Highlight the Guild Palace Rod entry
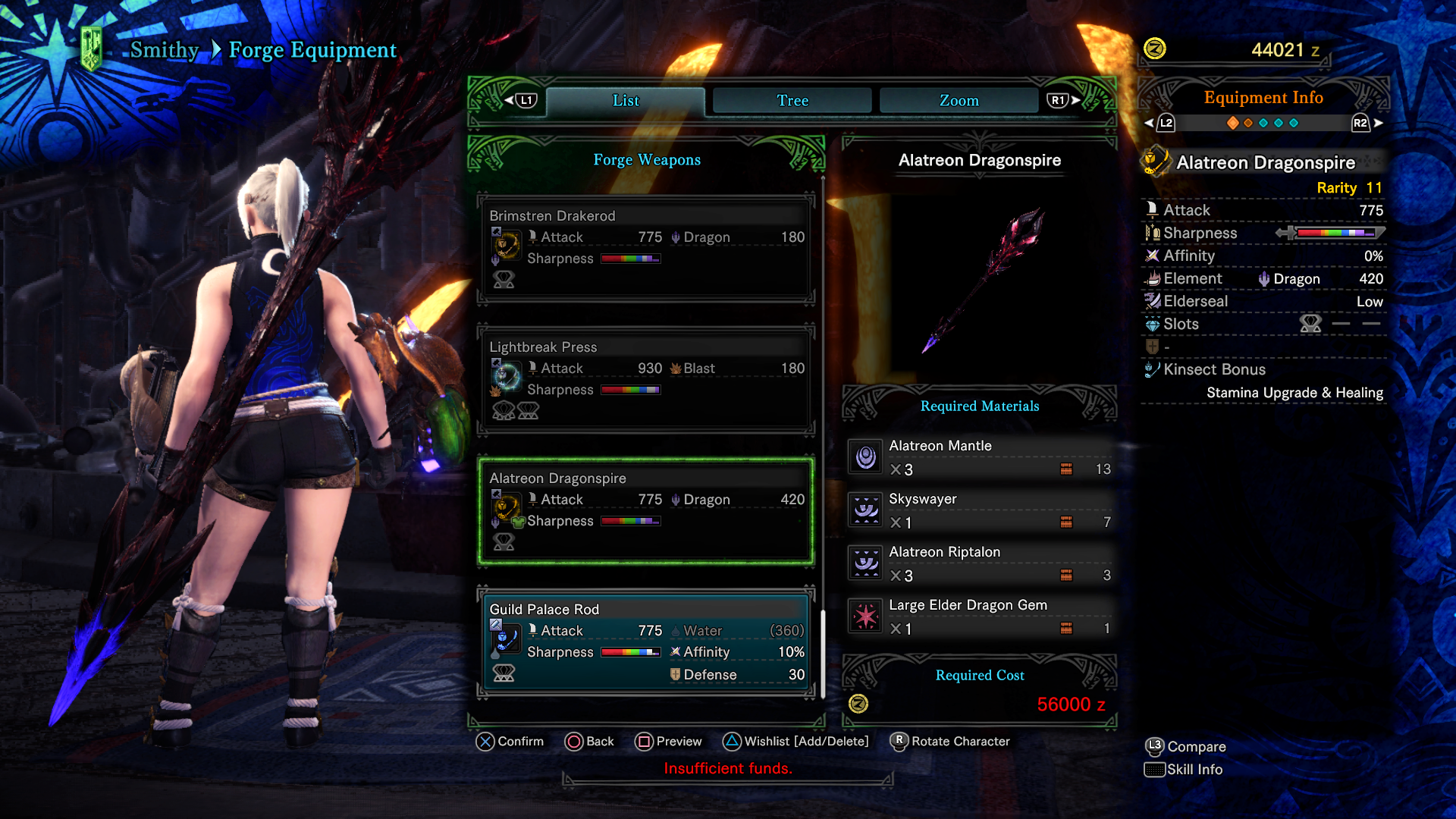This screenshot has height=819, width=1456. click(x=646, y=642)
